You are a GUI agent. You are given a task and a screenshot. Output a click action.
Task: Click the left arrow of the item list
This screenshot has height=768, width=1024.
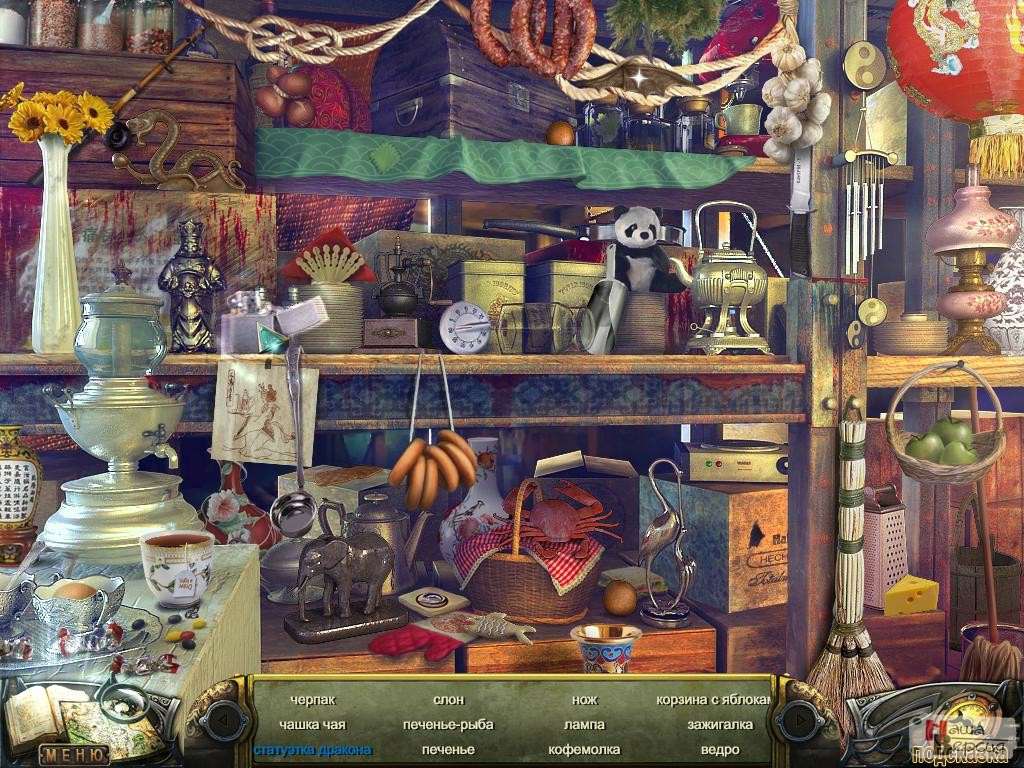(x=222, y=719)
